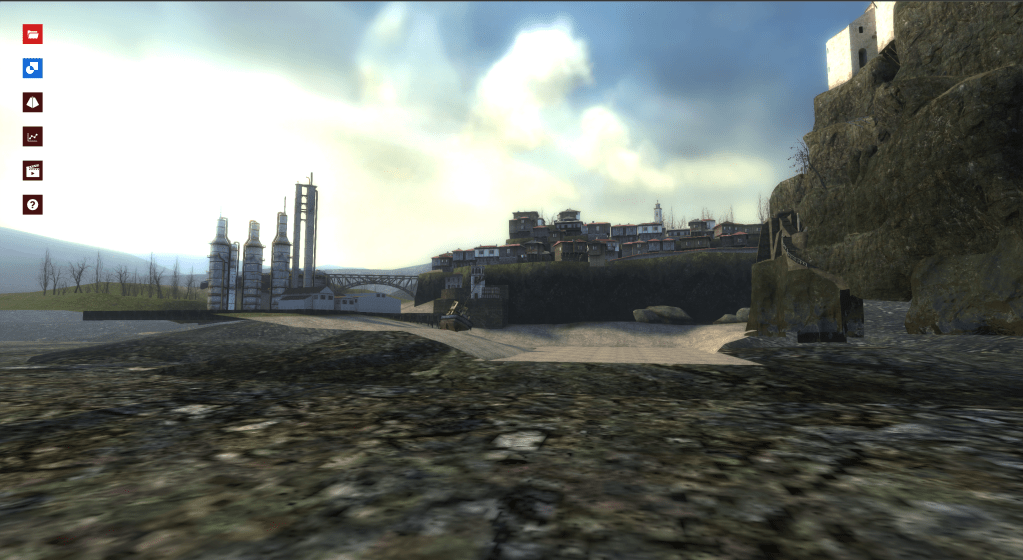Open the line graph icon
Image resolution: width=1023 pixels, height=560 pixels.
point(33,136)
